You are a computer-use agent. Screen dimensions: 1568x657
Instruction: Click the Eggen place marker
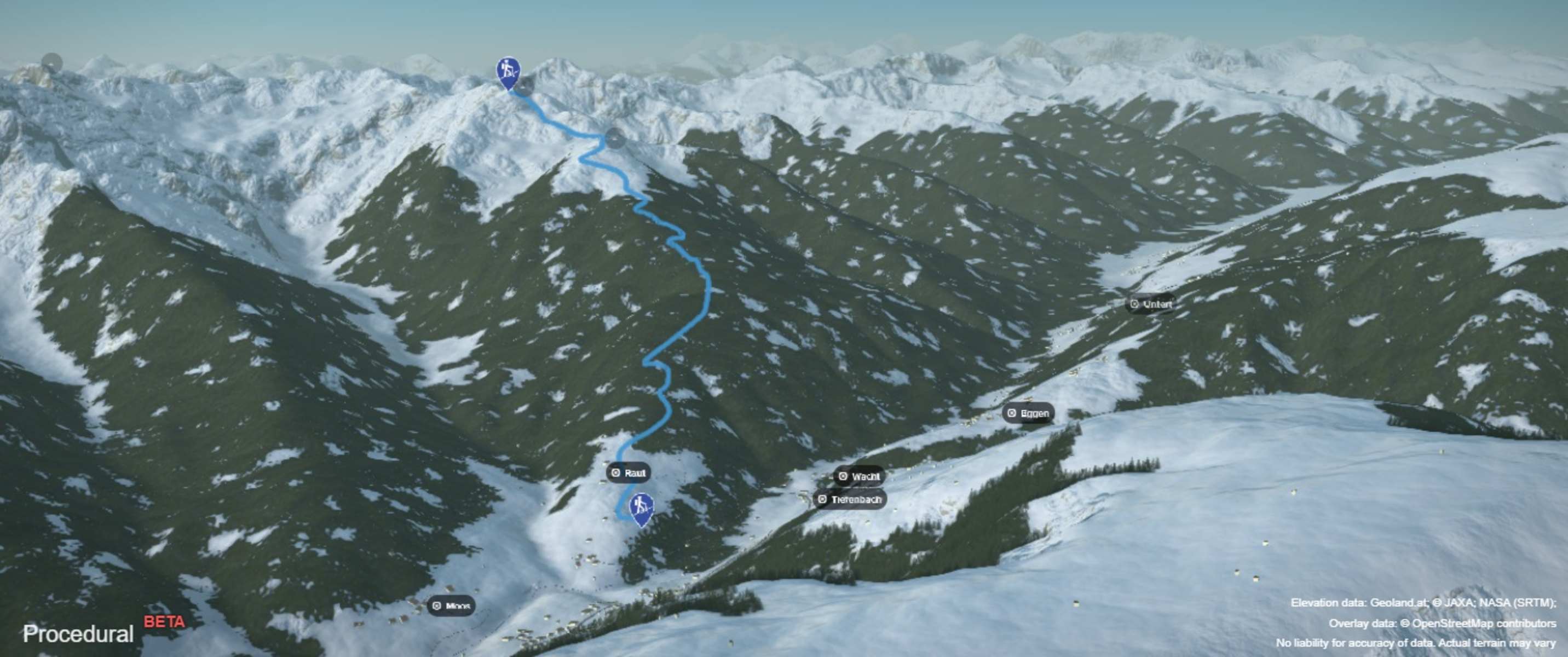[x=1028, y=413]
